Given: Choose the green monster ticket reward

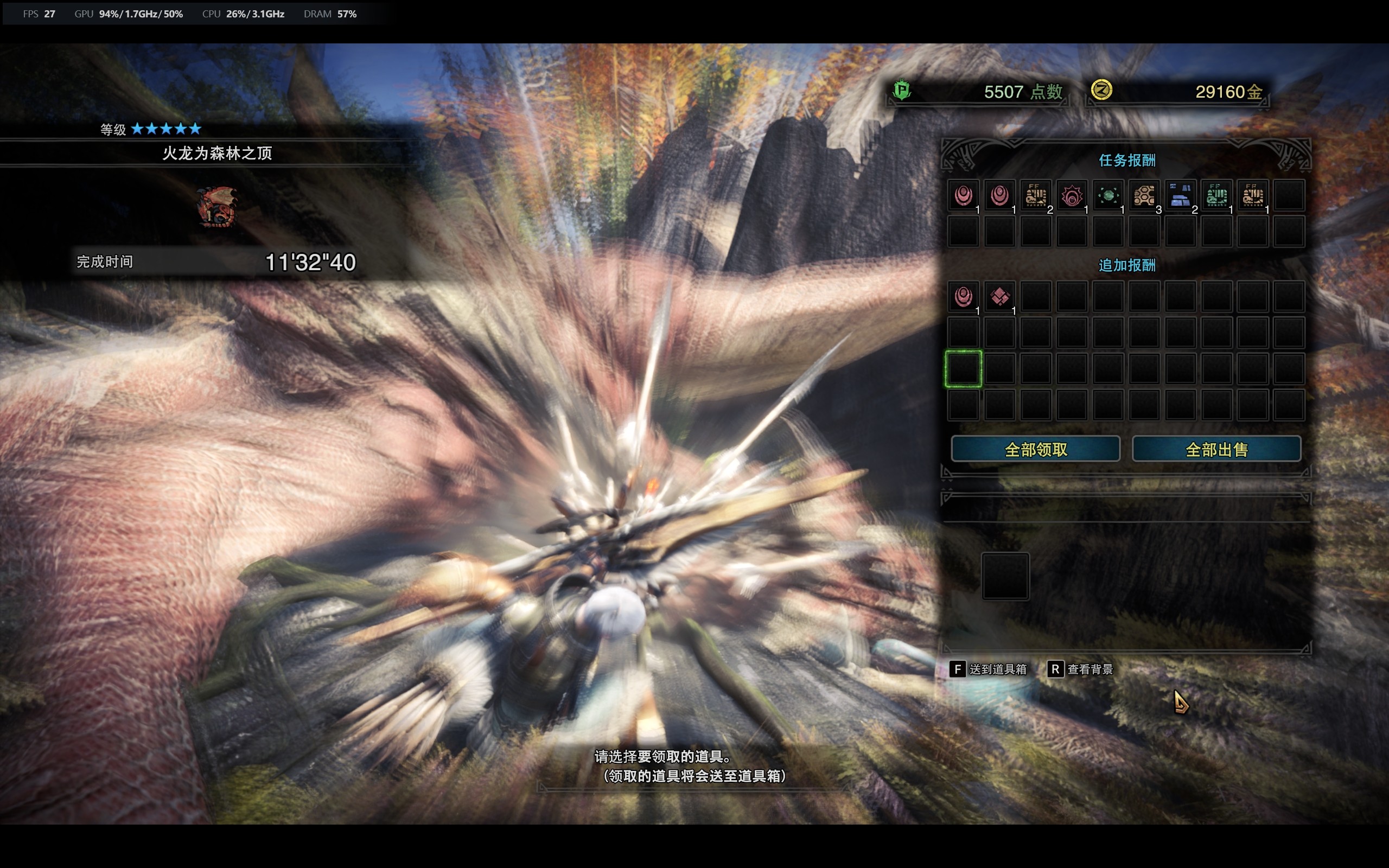Looking at the screenshot, I should pos(1216,196).
